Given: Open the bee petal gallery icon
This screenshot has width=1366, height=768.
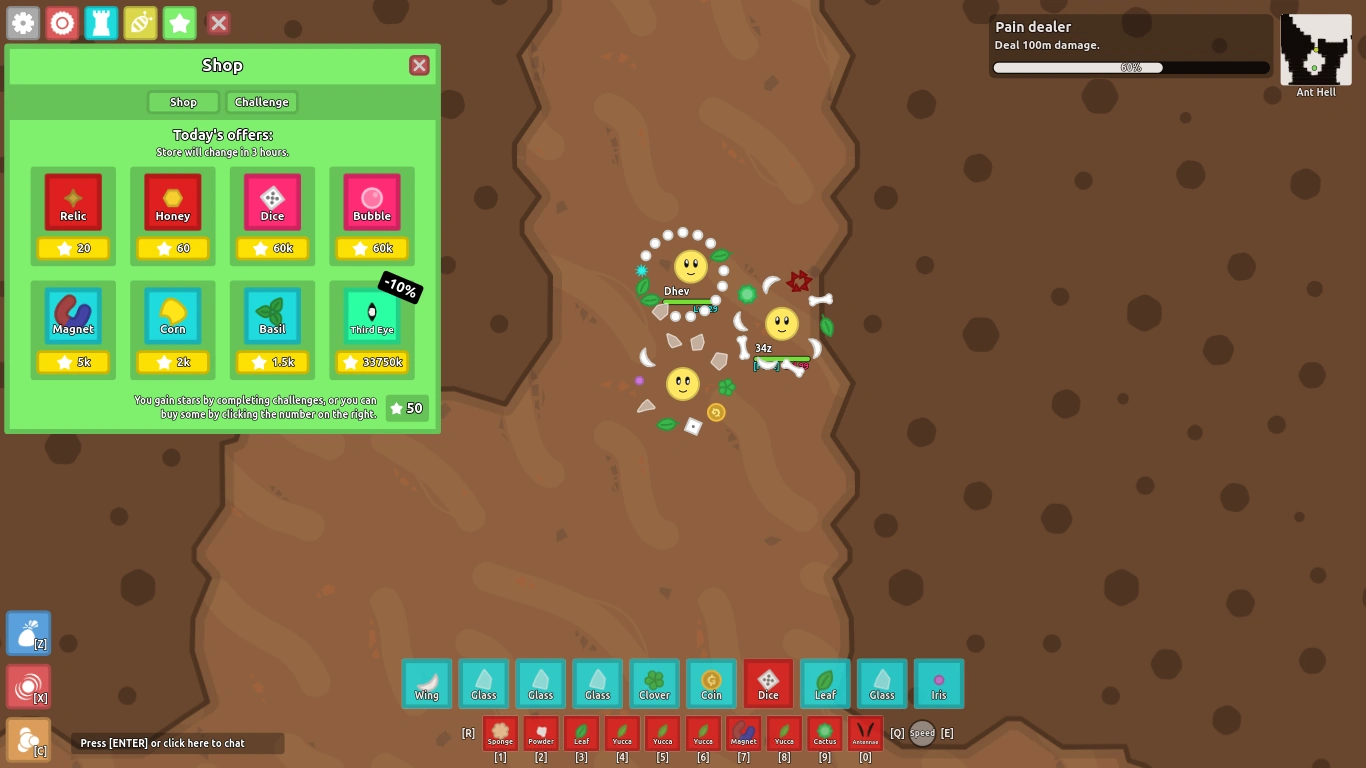Looking at the screenshot, I should [140, 23].
